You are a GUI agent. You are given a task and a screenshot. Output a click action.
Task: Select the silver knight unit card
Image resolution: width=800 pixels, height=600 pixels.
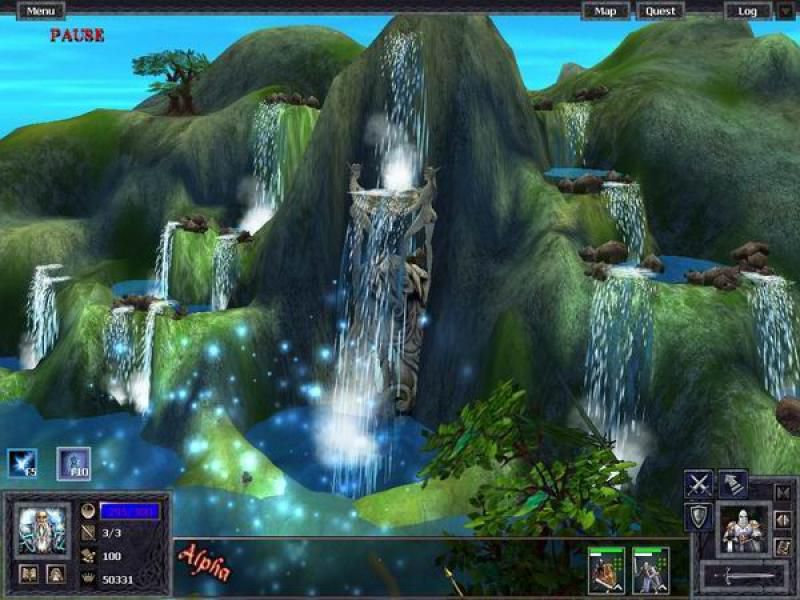[650, 570]
